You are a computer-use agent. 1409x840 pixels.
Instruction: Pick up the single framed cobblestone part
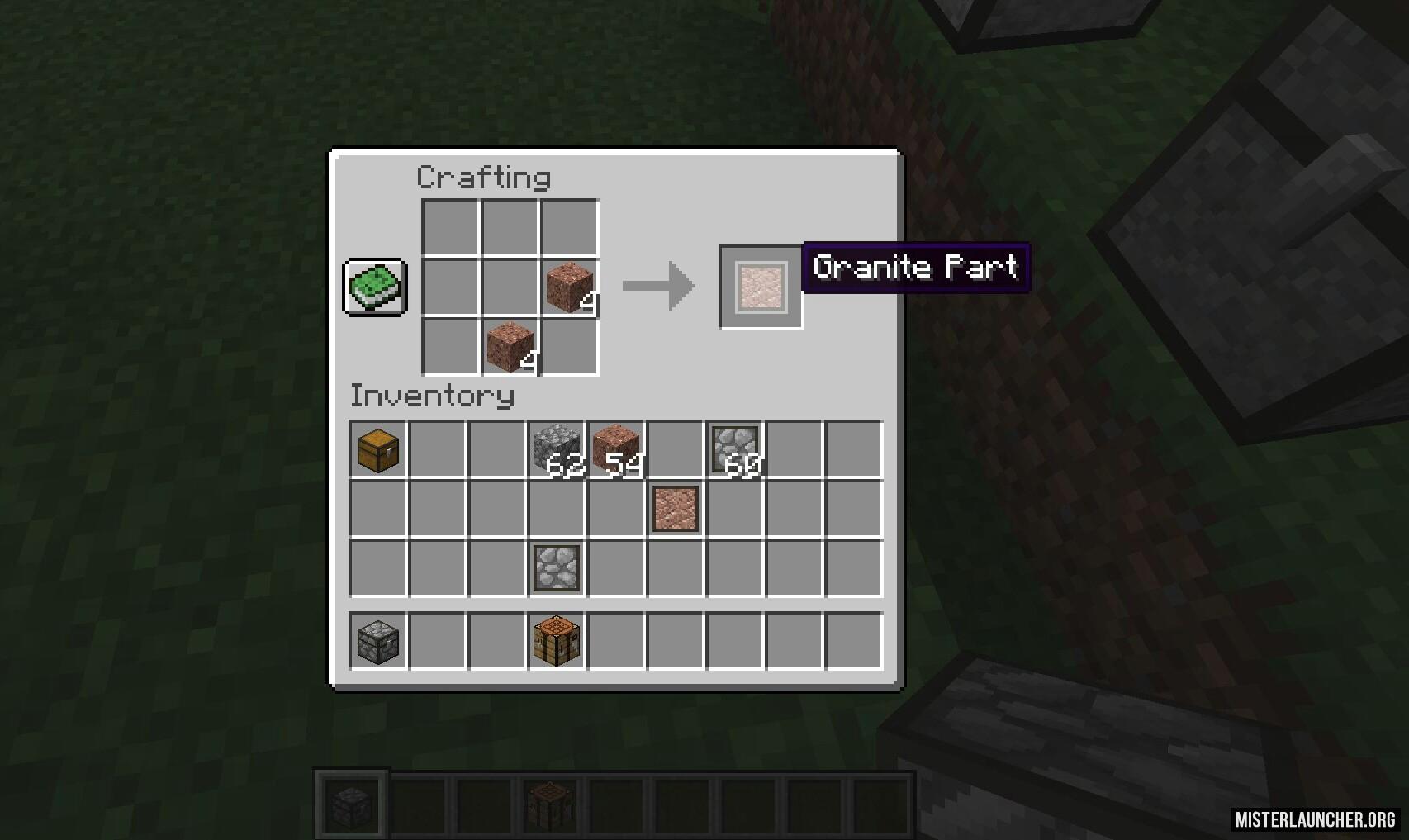[557, 568]
